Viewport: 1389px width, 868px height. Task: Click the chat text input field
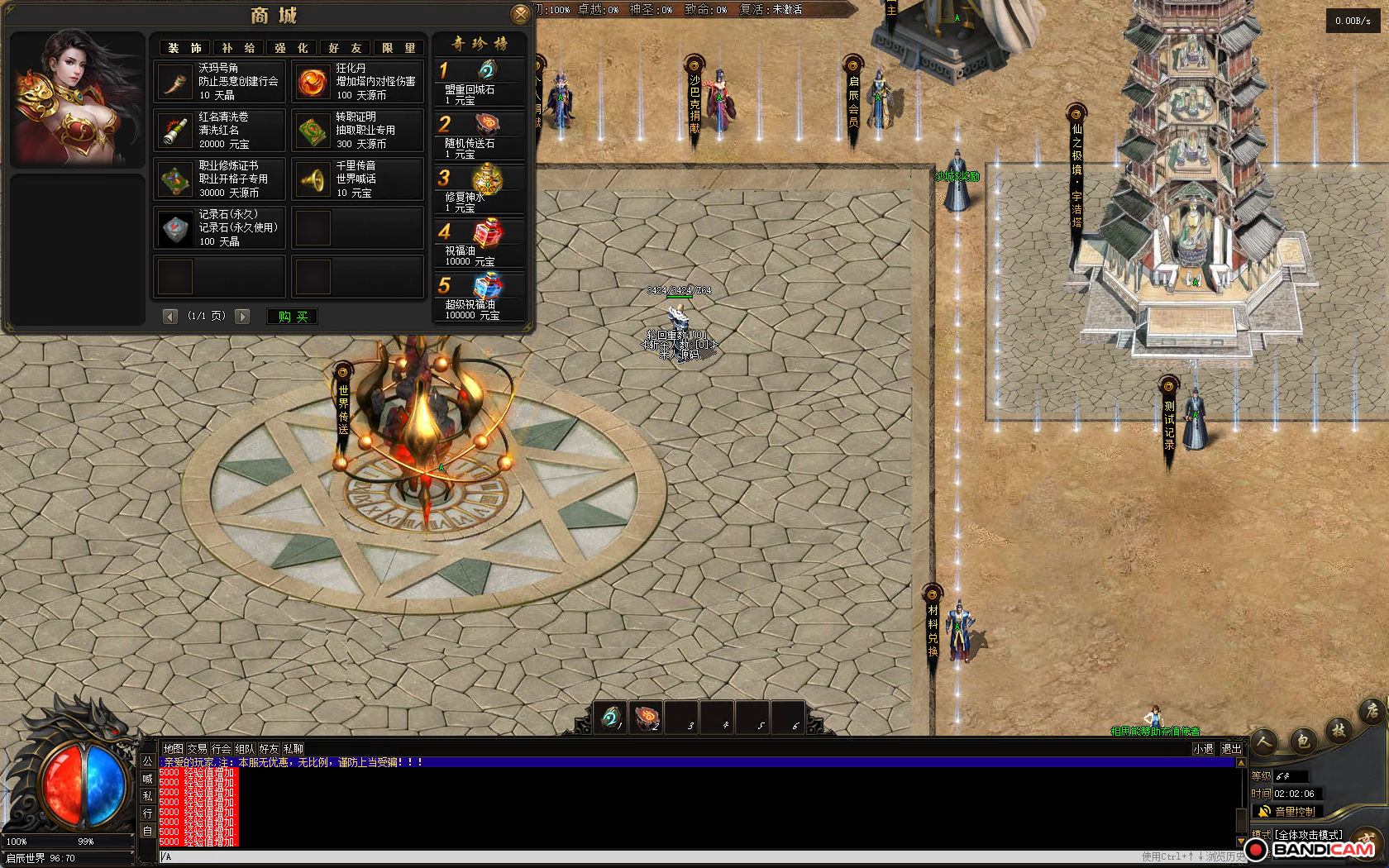645,856
